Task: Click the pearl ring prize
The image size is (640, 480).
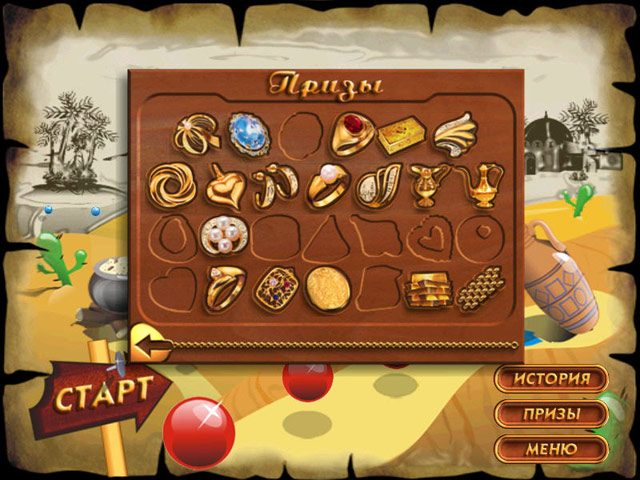Action: (x=326, y=185)
